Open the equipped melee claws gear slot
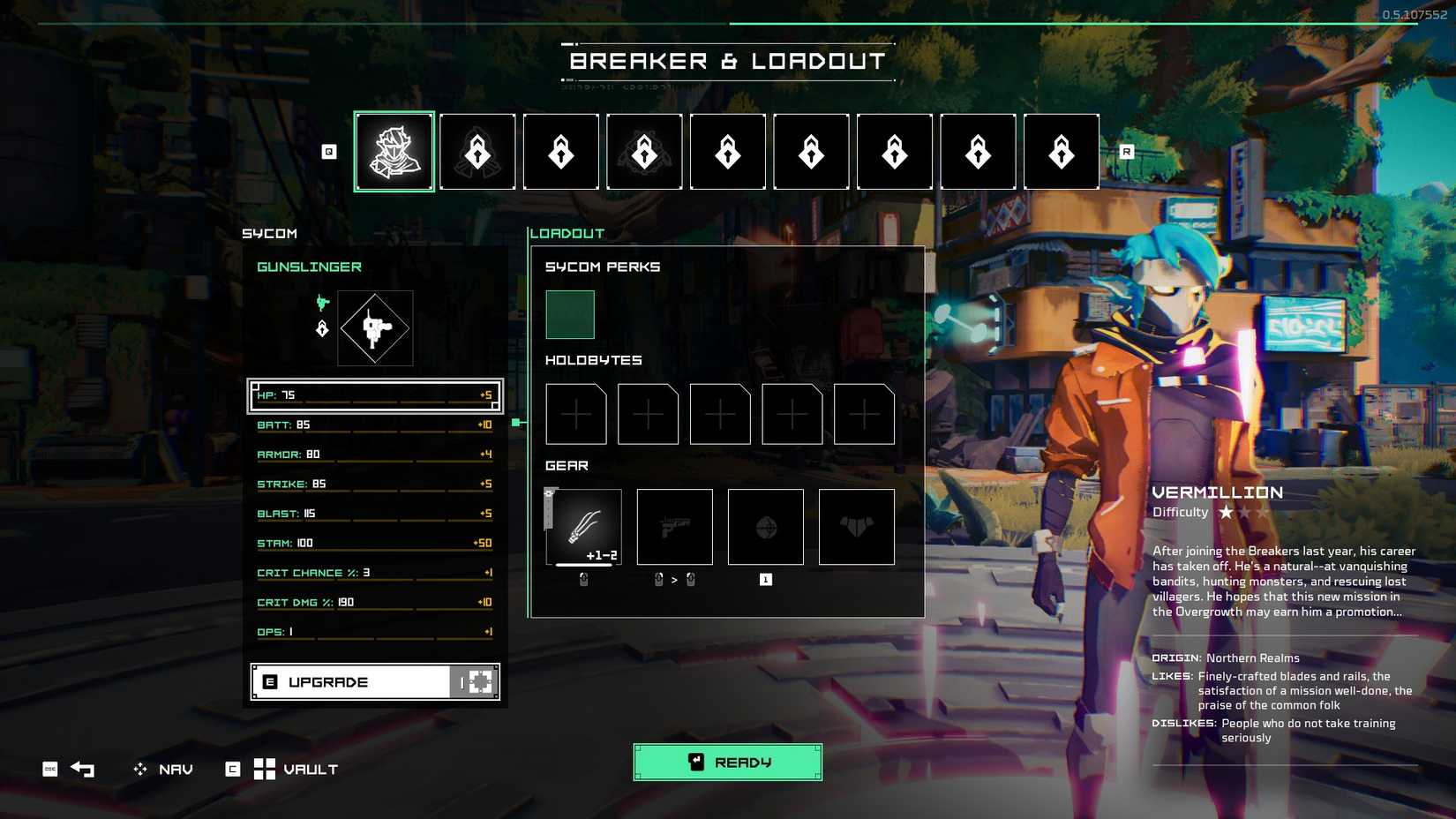This screenshot has height=819, width=1456. (x=582, y=526)
